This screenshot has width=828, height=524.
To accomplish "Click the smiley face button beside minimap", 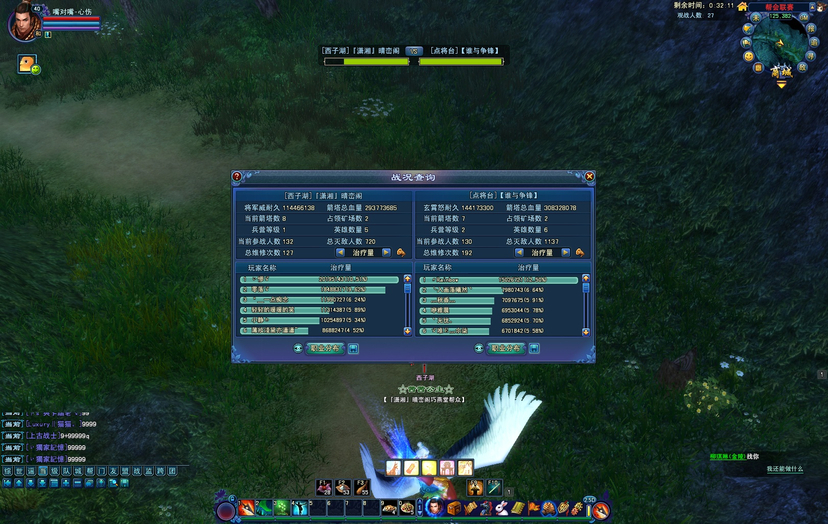I will (747, 56).
